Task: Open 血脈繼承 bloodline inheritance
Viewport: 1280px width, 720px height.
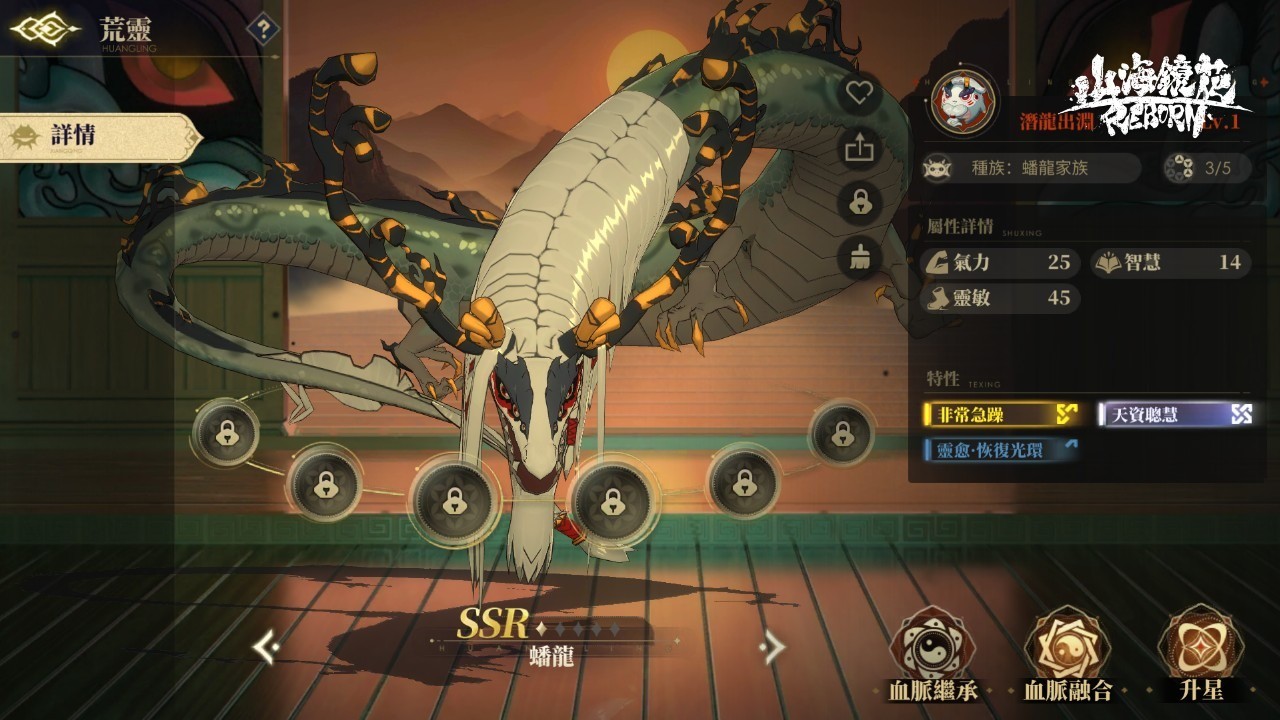Action: (933, 650)
